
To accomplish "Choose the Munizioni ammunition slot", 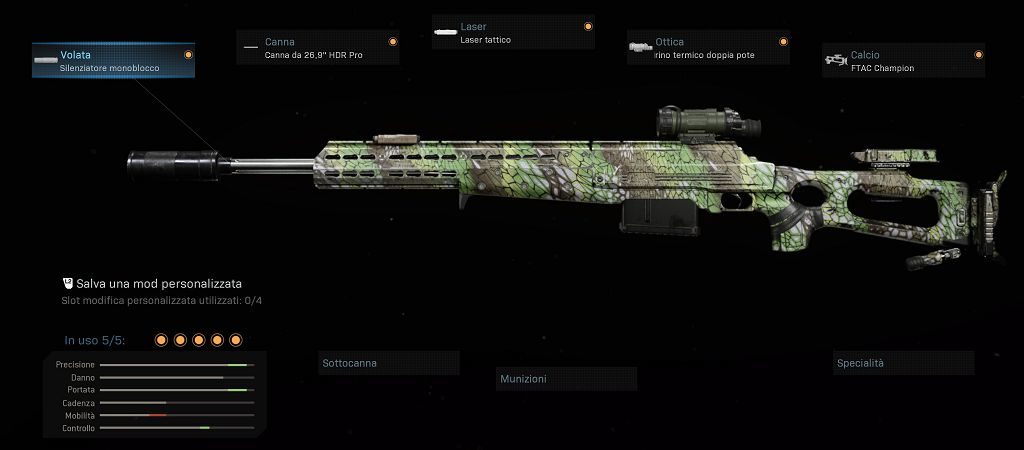I will [567, 379].
